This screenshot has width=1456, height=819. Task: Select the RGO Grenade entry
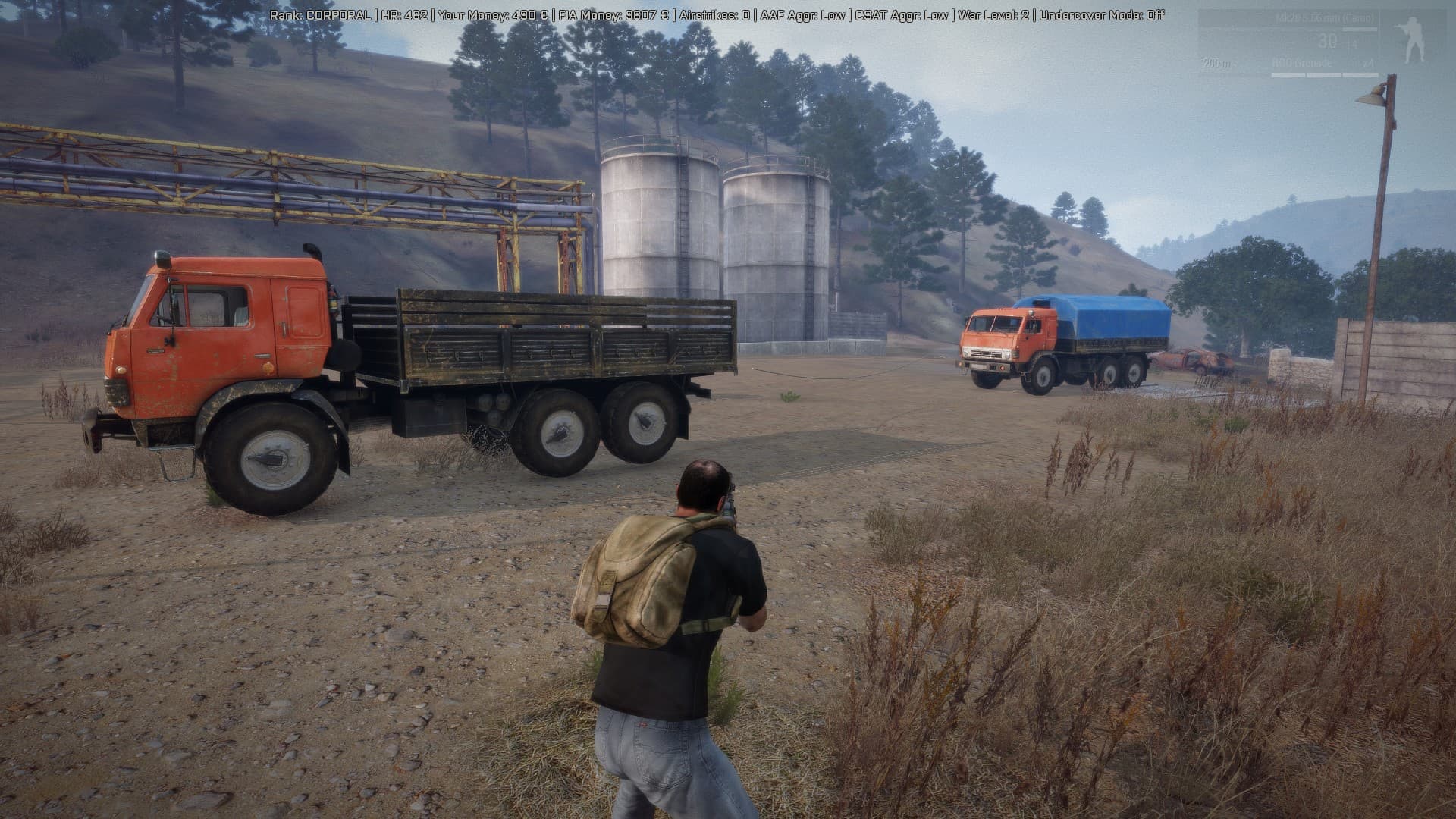point(1301,63)
